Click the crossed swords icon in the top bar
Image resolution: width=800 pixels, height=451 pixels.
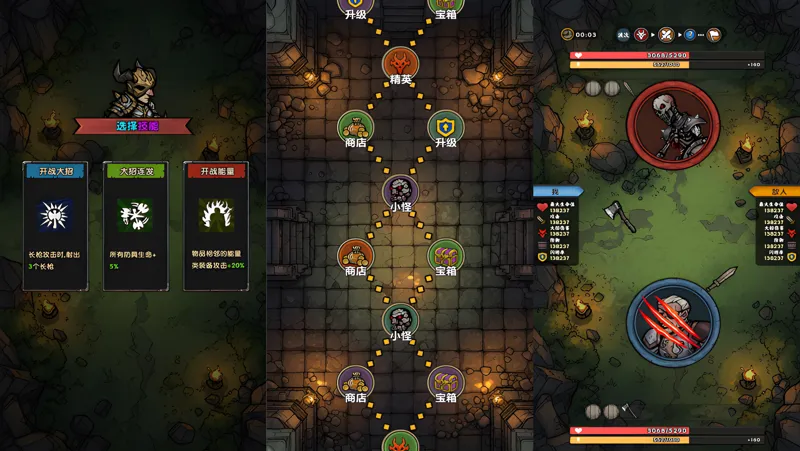(x=666, y=35)
